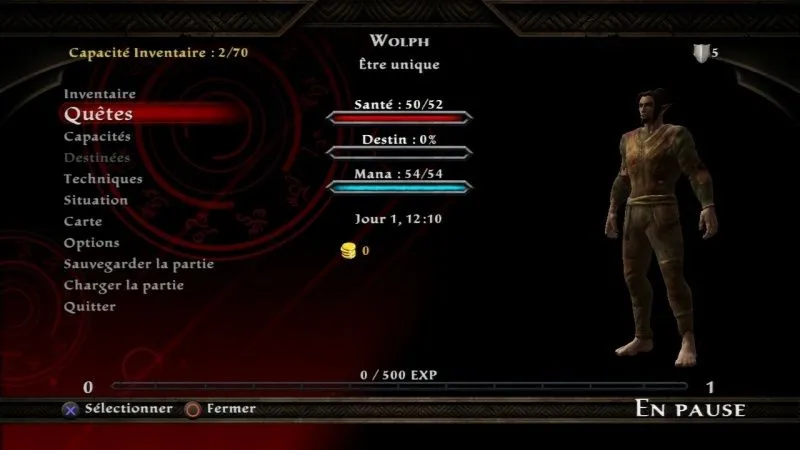Select Charger la partie
The width and height of the screenshot is (800, 450).
124,285
